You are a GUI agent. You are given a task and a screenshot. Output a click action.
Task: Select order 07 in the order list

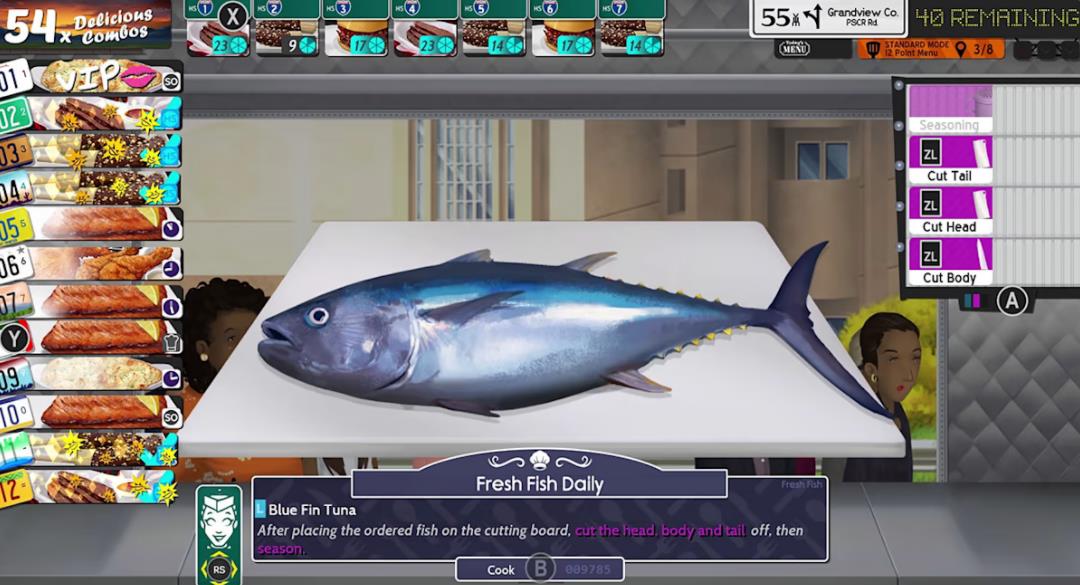click(95, 301)
